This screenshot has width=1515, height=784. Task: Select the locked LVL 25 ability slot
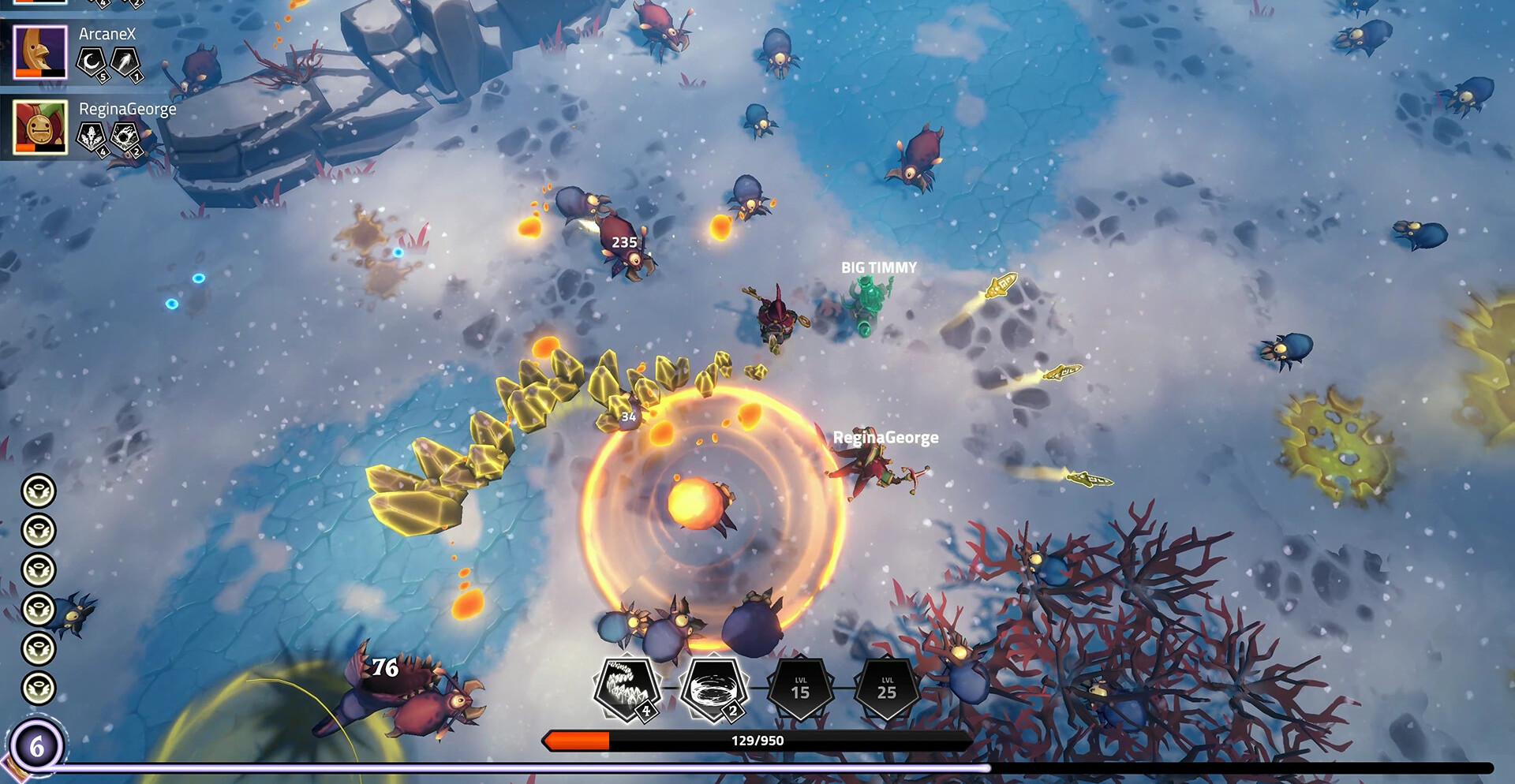(x=887, y=689)
